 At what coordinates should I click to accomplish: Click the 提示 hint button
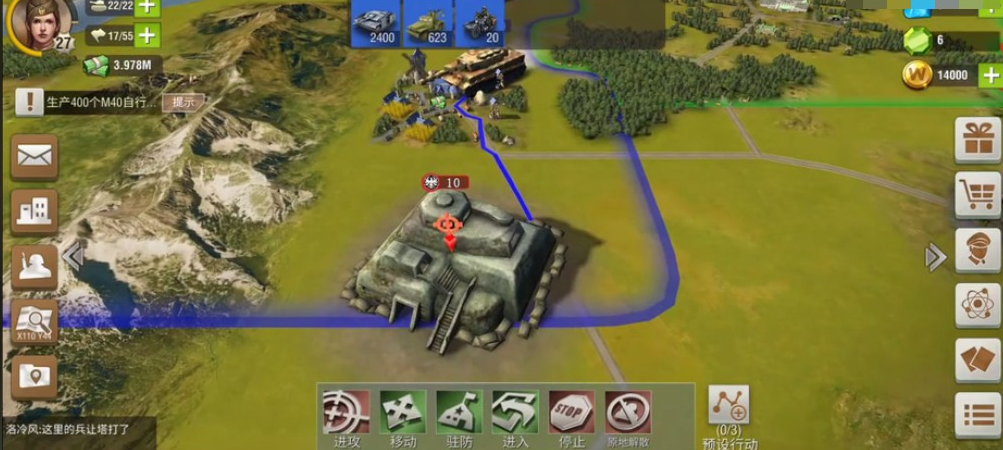[x=183, y=101]
